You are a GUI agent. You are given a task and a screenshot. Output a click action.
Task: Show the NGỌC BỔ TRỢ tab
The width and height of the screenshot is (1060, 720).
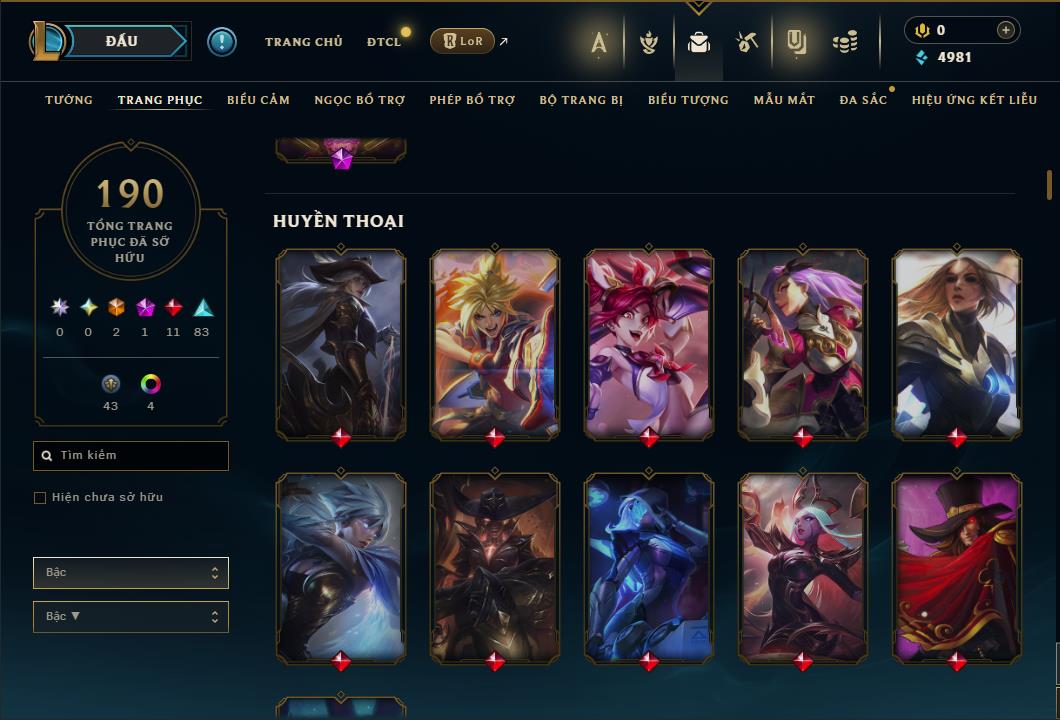point(359,100)
